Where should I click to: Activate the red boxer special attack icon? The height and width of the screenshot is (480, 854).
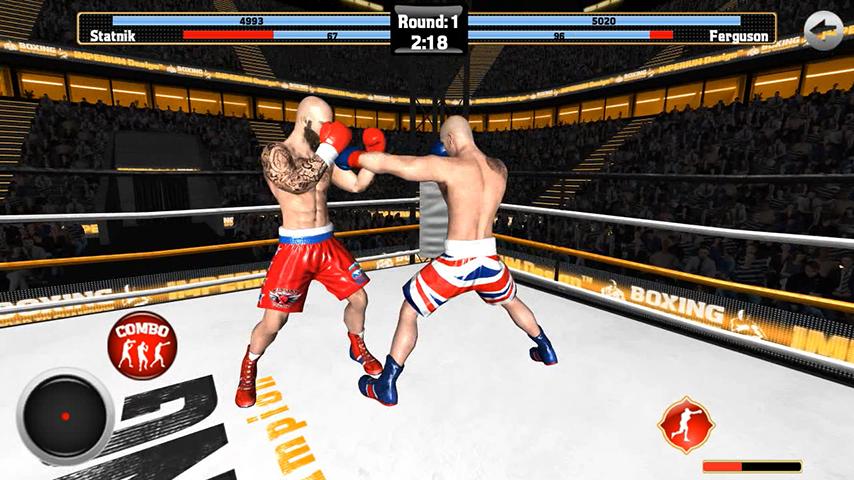[686, 425]
